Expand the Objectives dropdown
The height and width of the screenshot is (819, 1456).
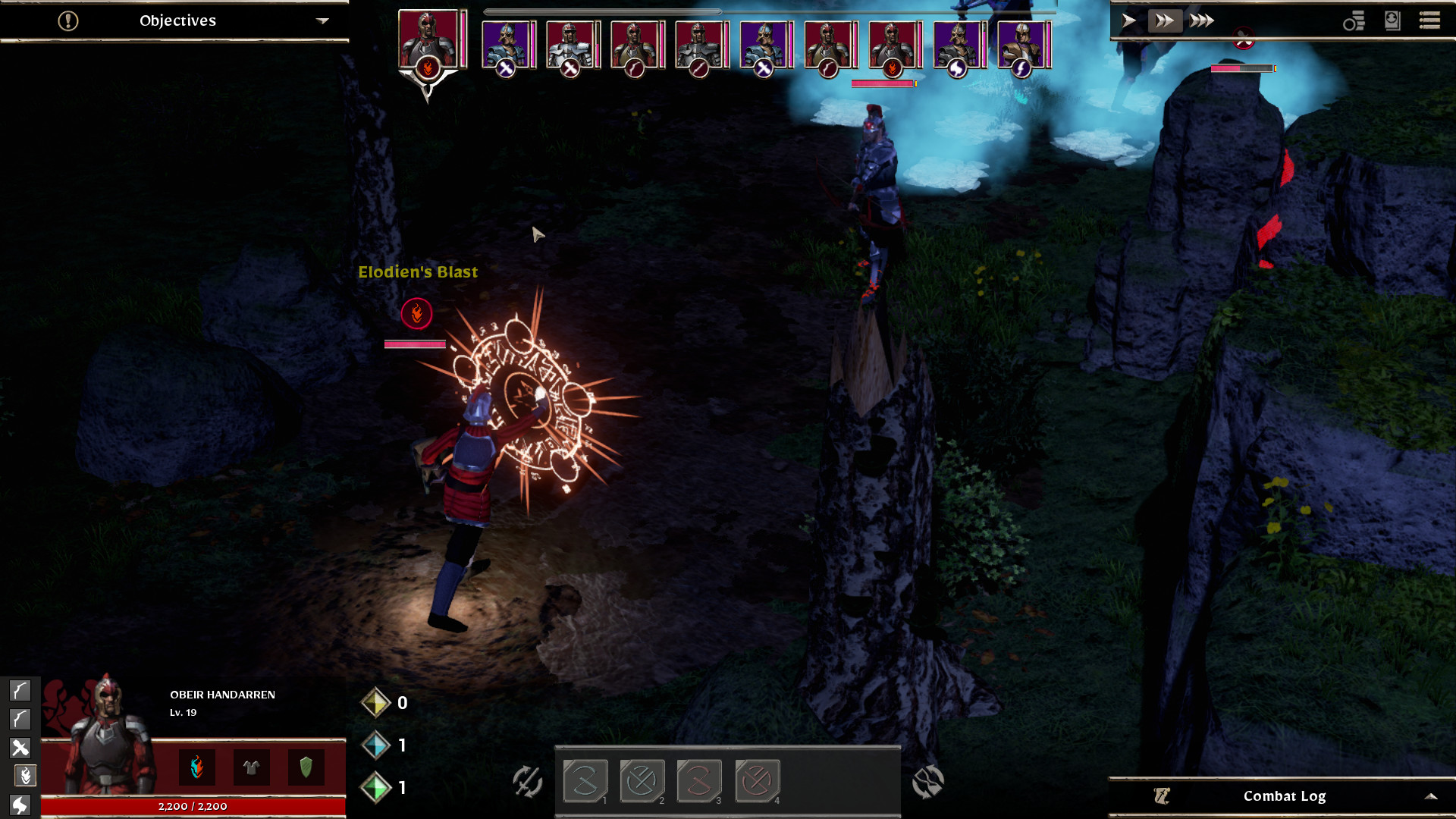(x=322, y=20)
